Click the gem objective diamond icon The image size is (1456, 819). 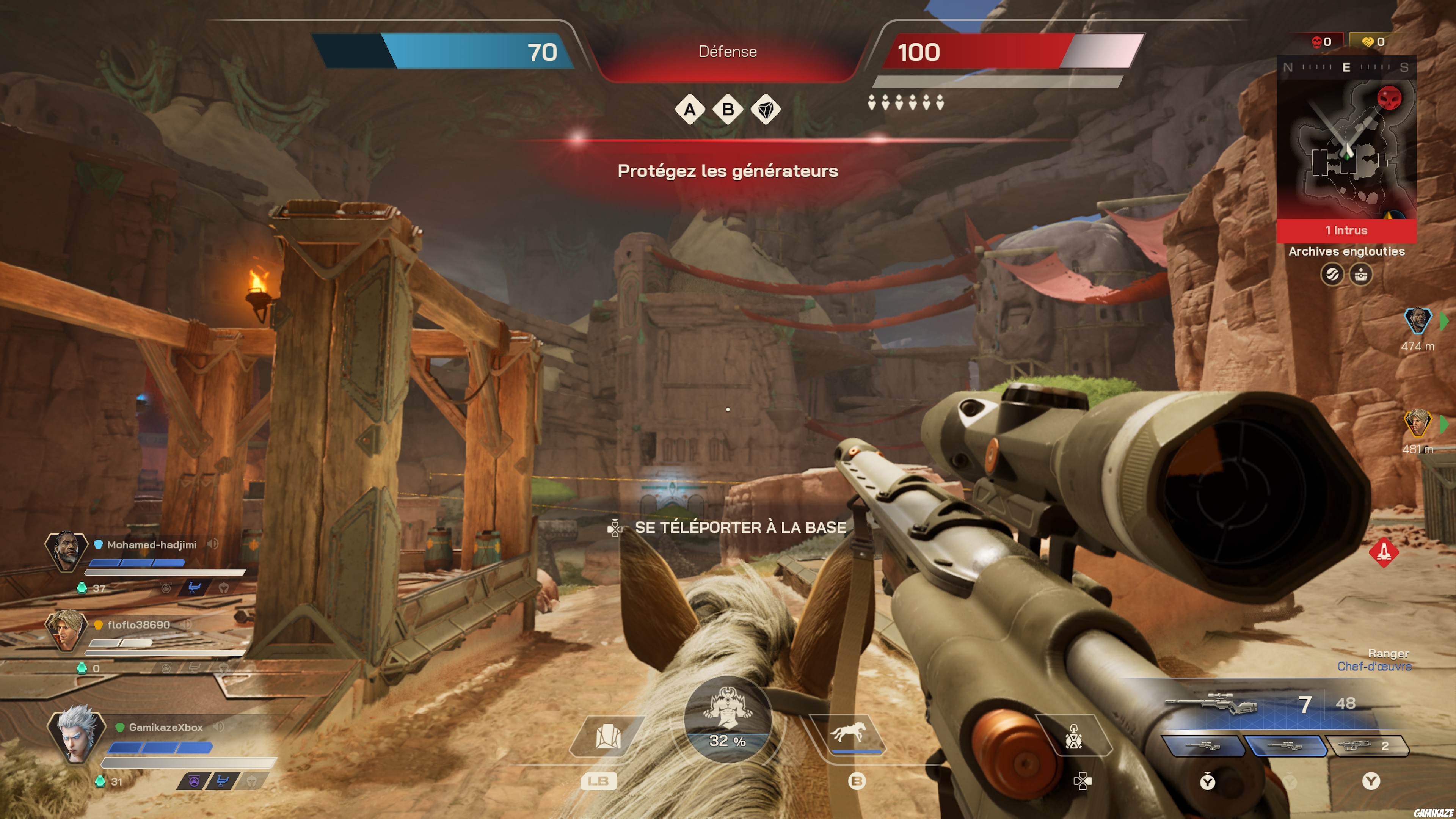pyautogui.click(x=766, y=109)
